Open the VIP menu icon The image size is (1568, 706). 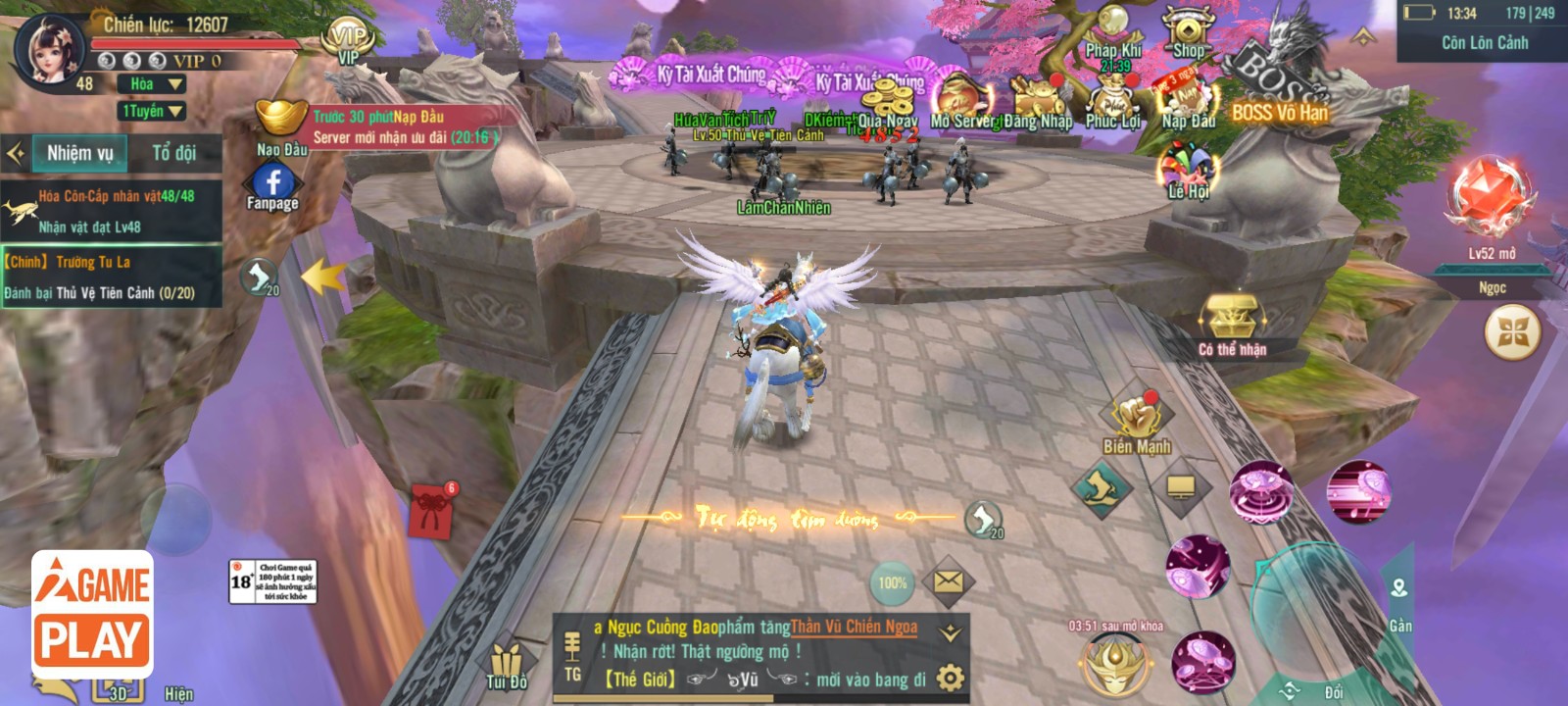coord(349,40)
